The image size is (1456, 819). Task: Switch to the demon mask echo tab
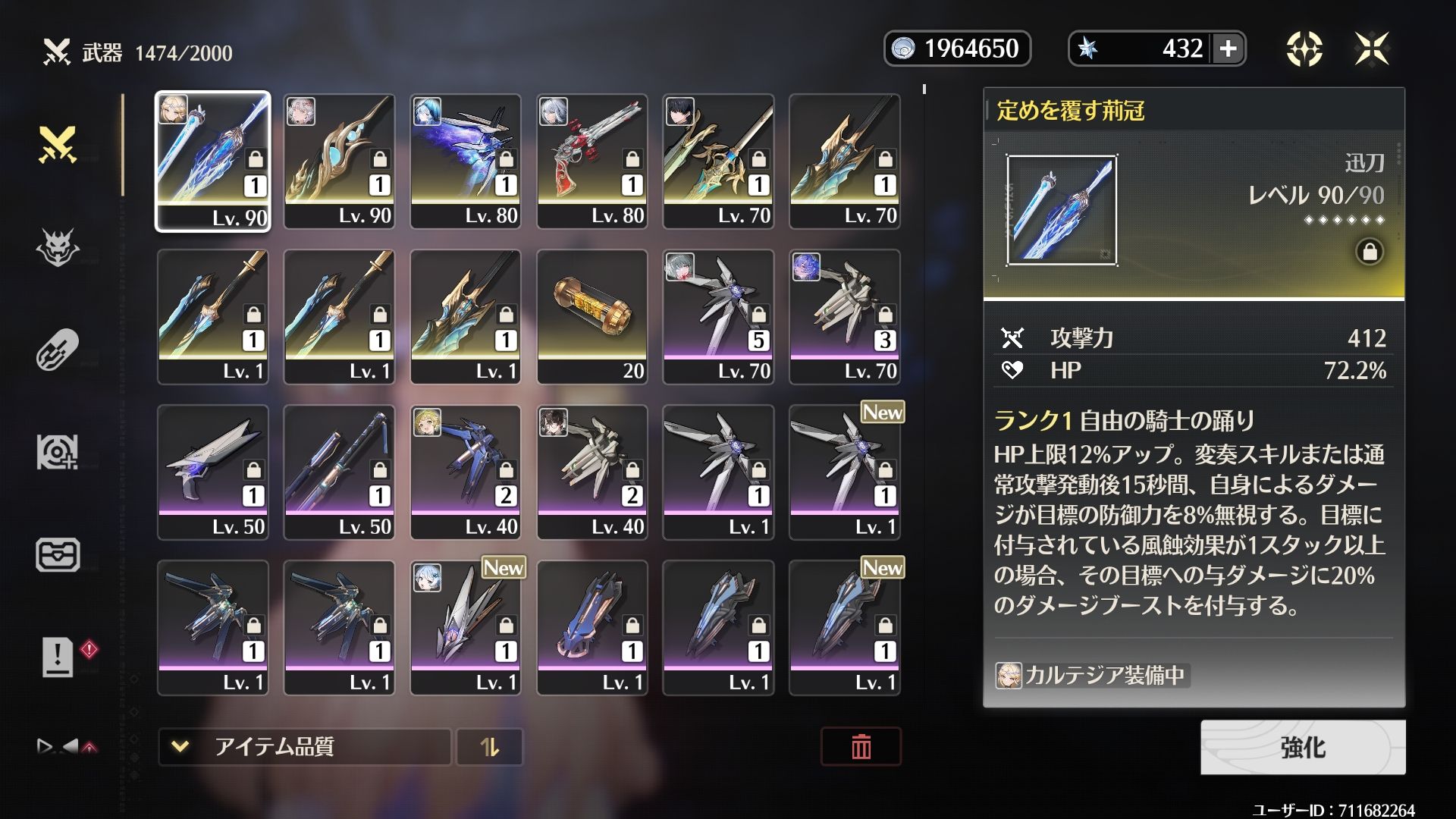pos(58,247)
